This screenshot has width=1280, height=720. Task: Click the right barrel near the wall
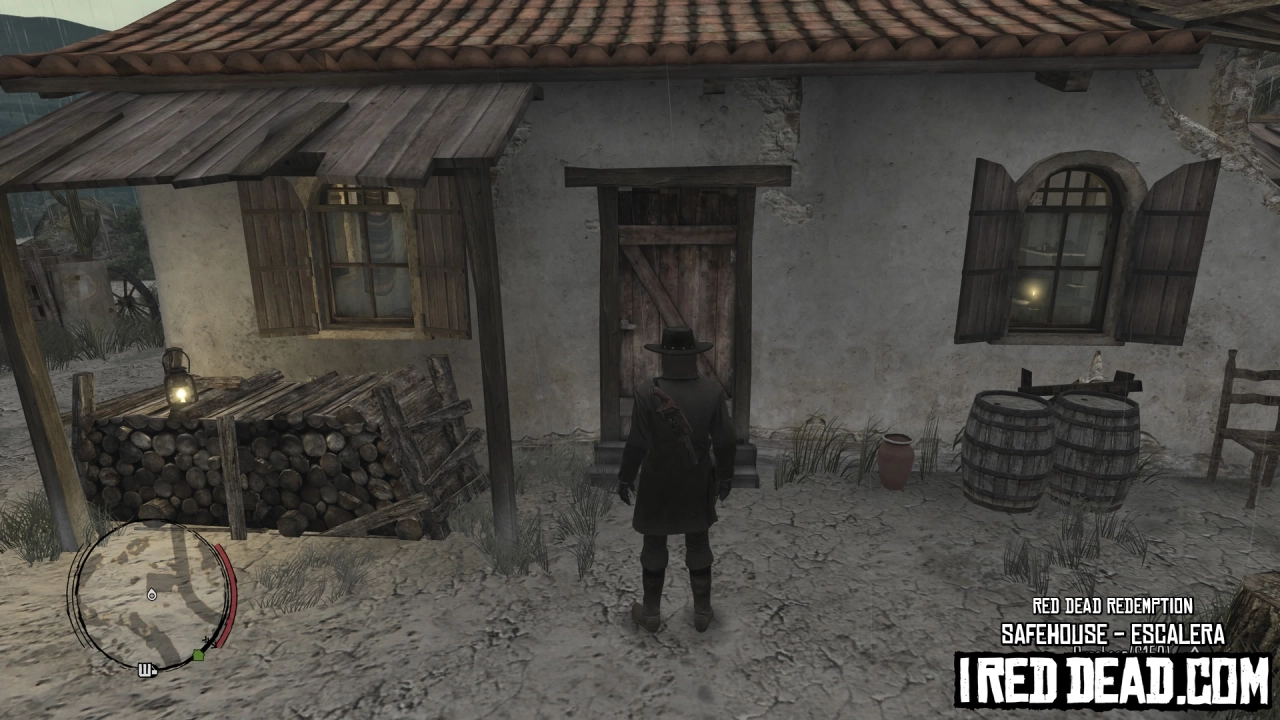coord(1095,443)
